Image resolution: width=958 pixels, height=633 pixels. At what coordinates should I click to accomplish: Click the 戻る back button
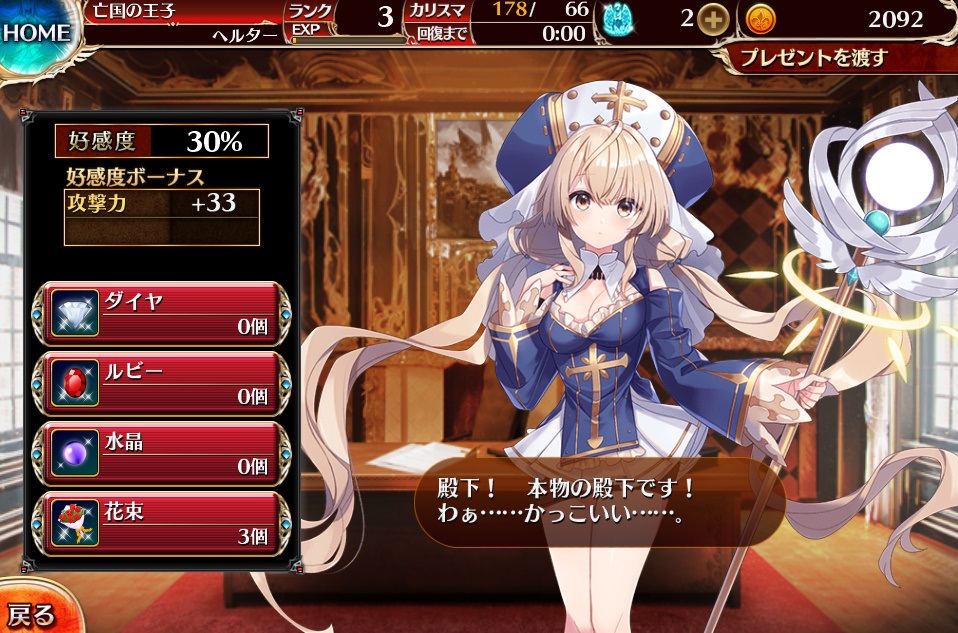(32, 611)
